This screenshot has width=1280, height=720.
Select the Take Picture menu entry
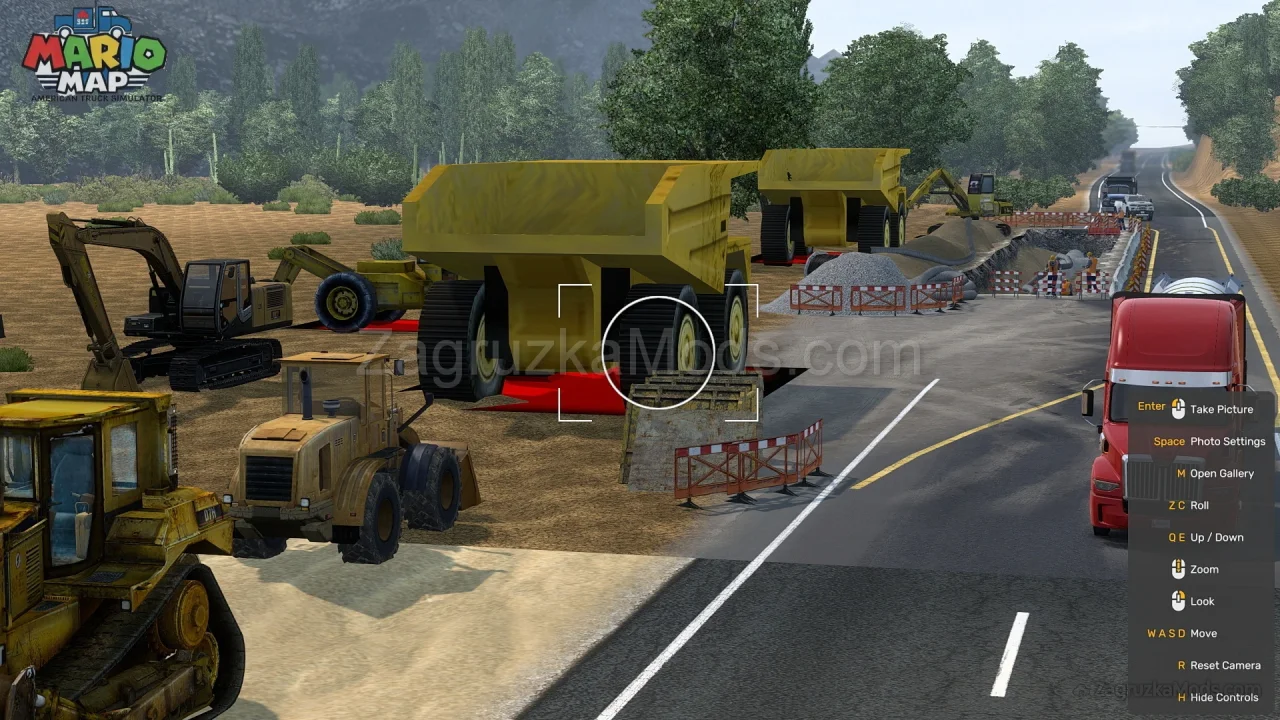1222,409
